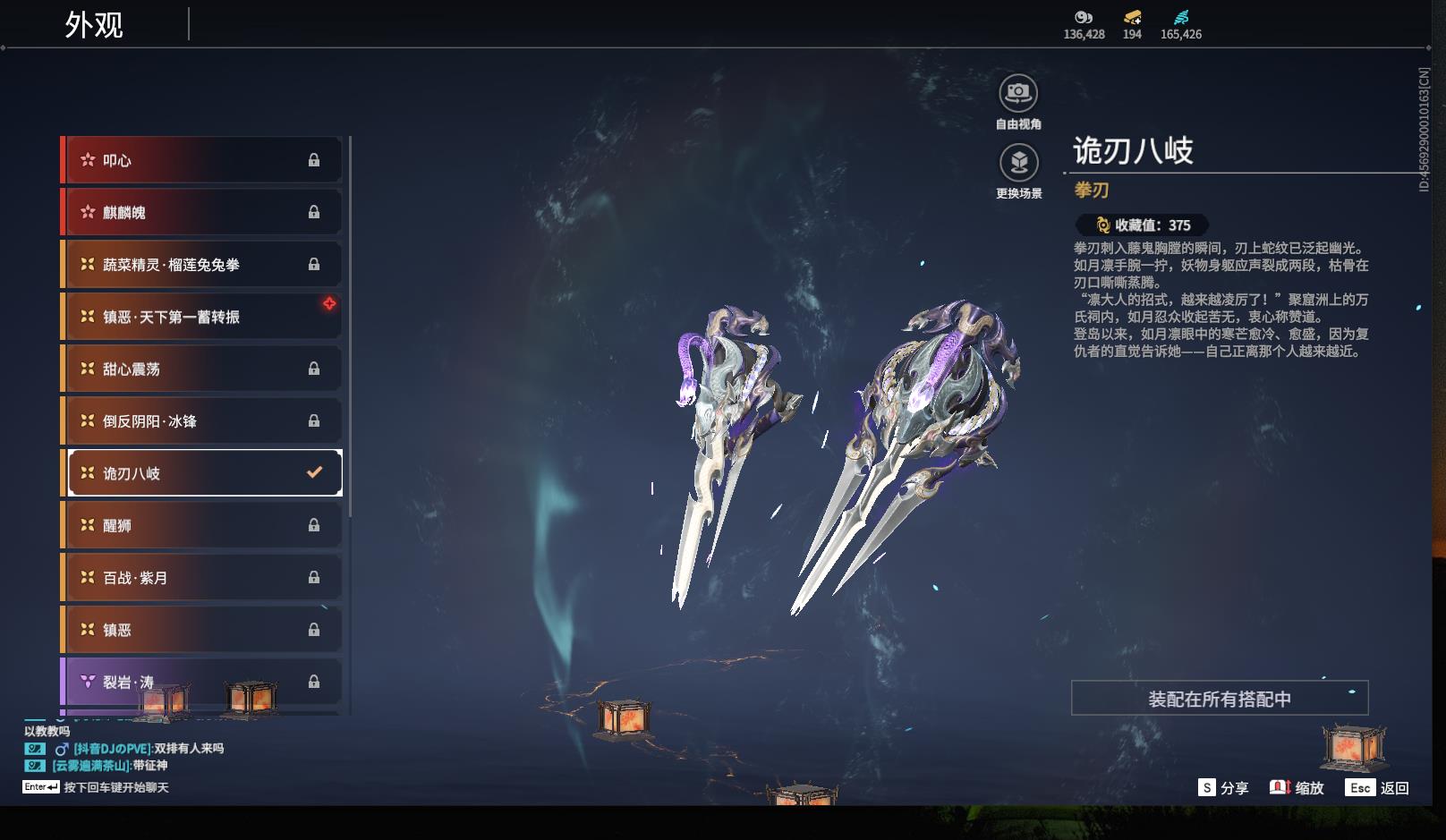The height and width of the screenshot is (840, 1446).
Task: Go back using the 返回 button
Action: [1379, 788]
